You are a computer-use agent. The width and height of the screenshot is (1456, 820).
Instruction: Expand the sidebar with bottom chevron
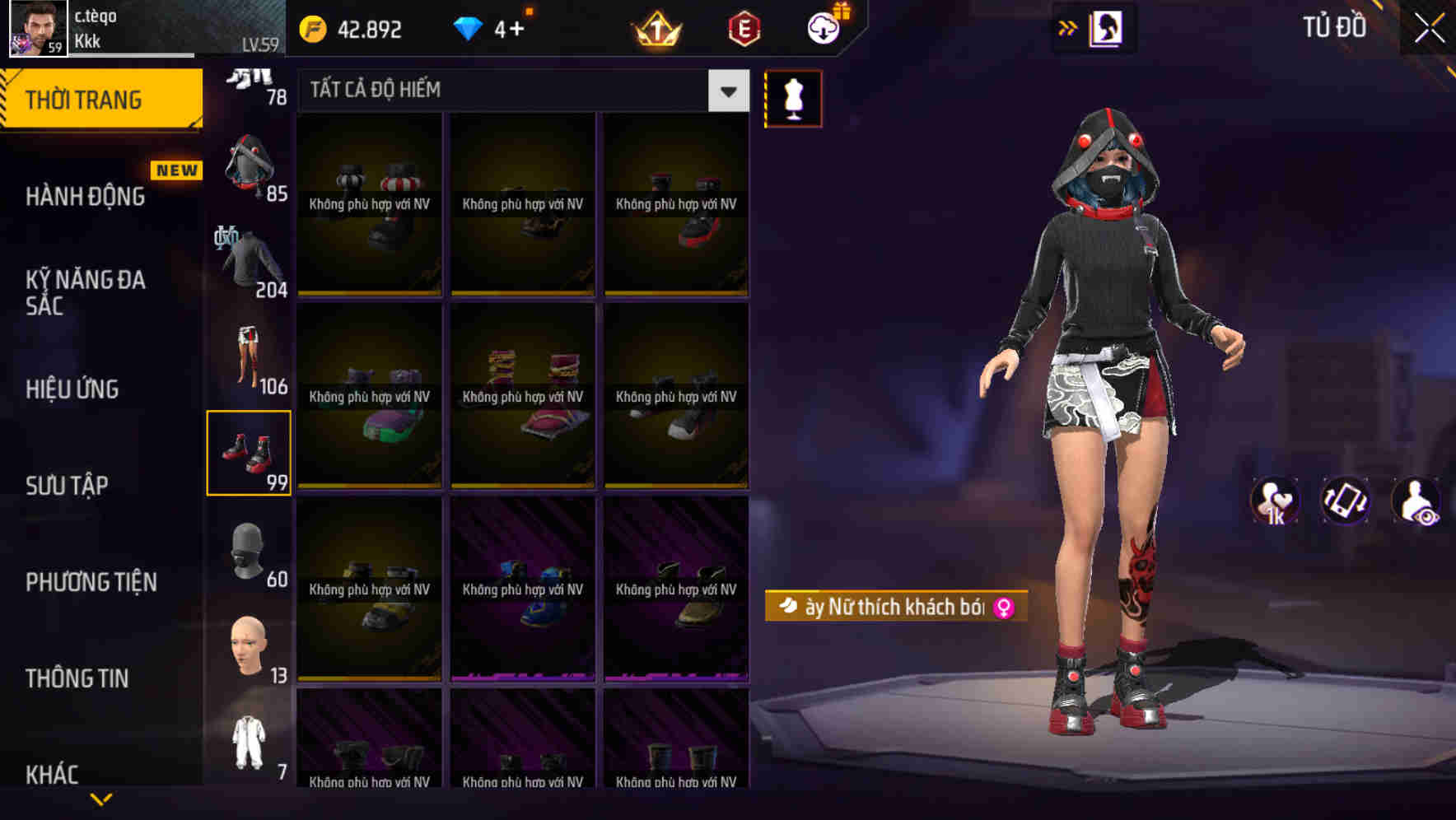(x=100, y=799)
